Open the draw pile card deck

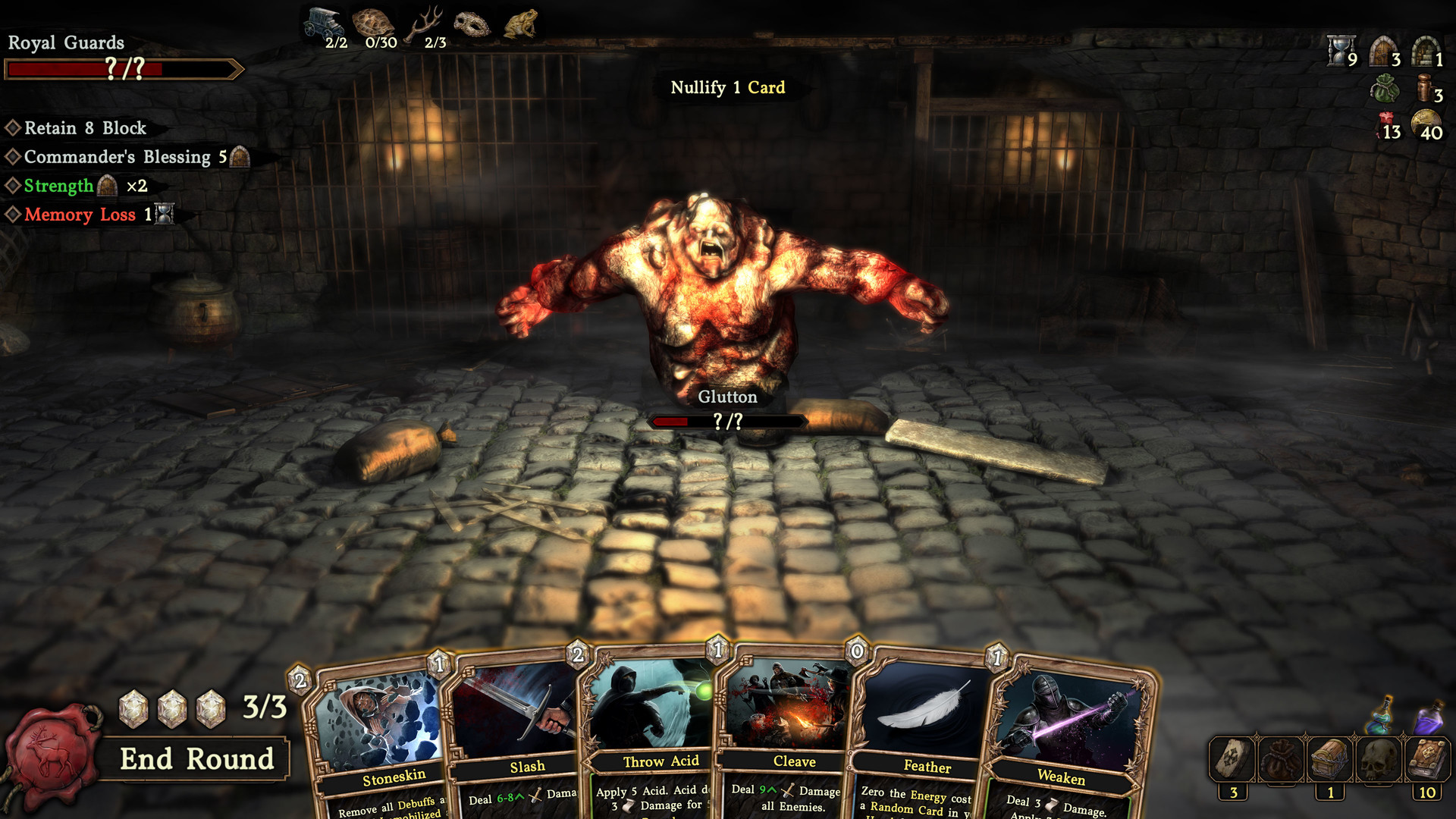click(1233, 759)
